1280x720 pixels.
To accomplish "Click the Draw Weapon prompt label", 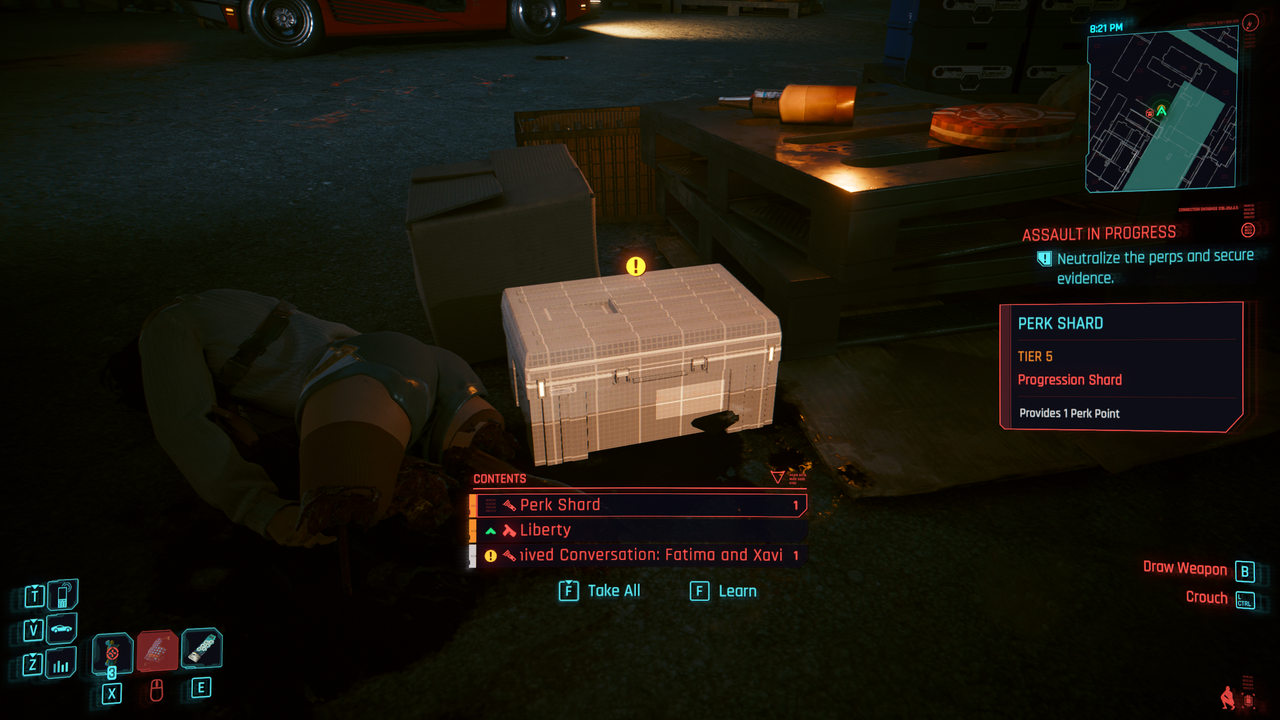I will pos(1184,568).
